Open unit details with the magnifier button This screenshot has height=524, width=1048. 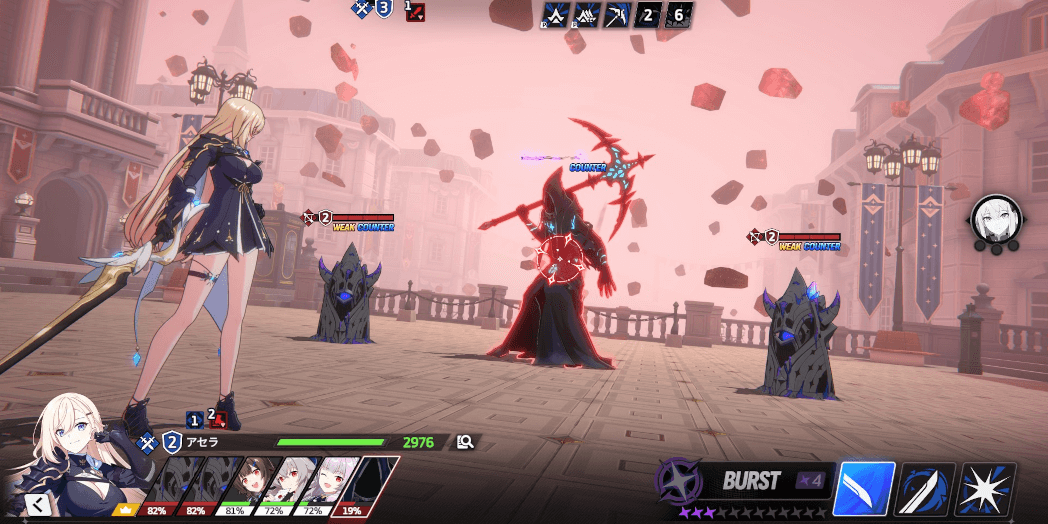pyautogui.click(x=465, y=441)
